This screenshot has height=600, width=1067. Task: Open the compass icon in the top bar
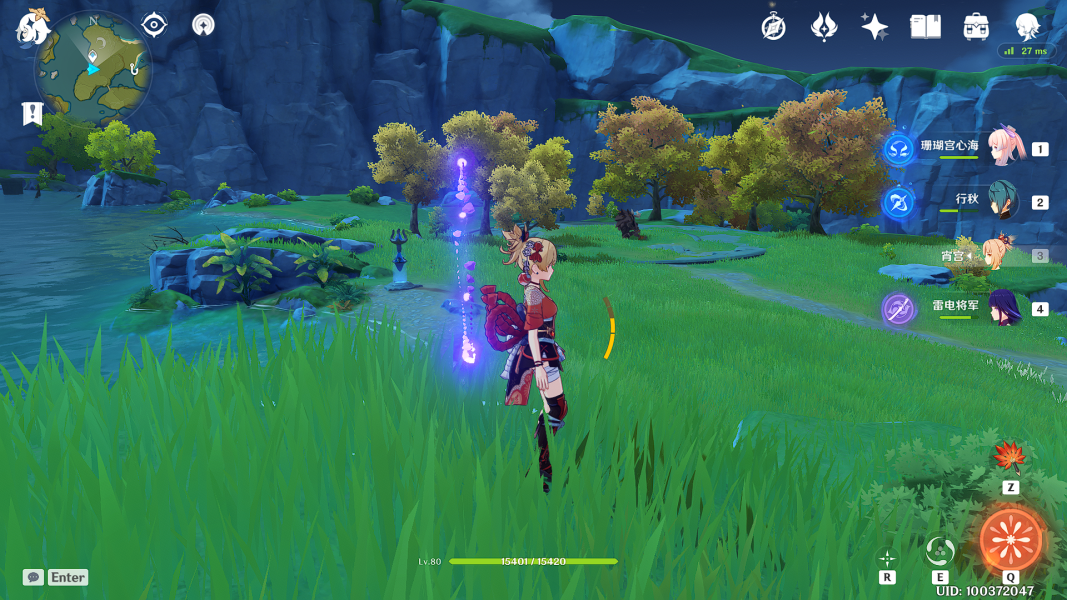773,27
